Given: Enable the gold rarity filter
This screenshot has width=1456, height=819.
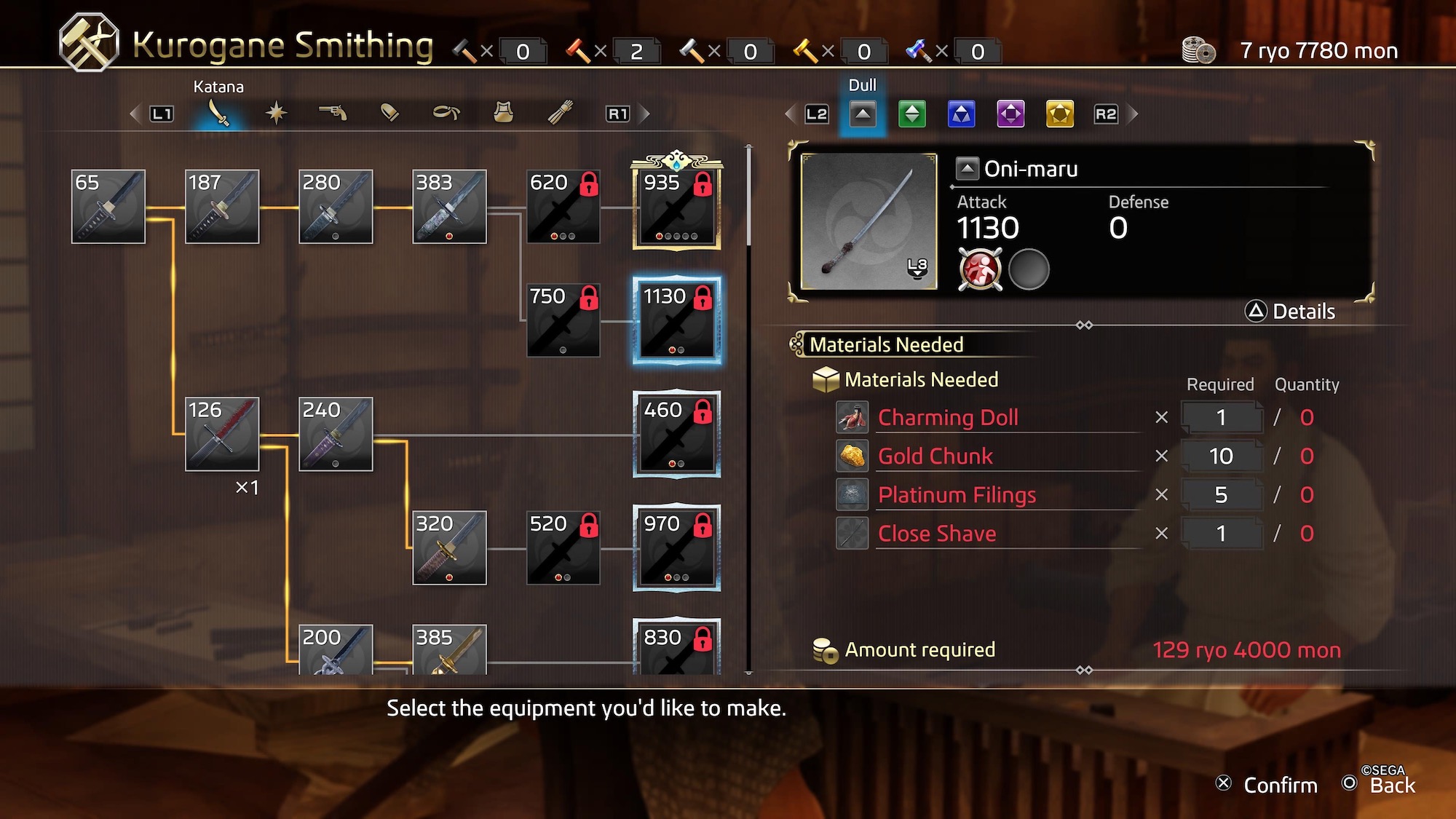Looking at the screenshot, I should [1059, 114].
